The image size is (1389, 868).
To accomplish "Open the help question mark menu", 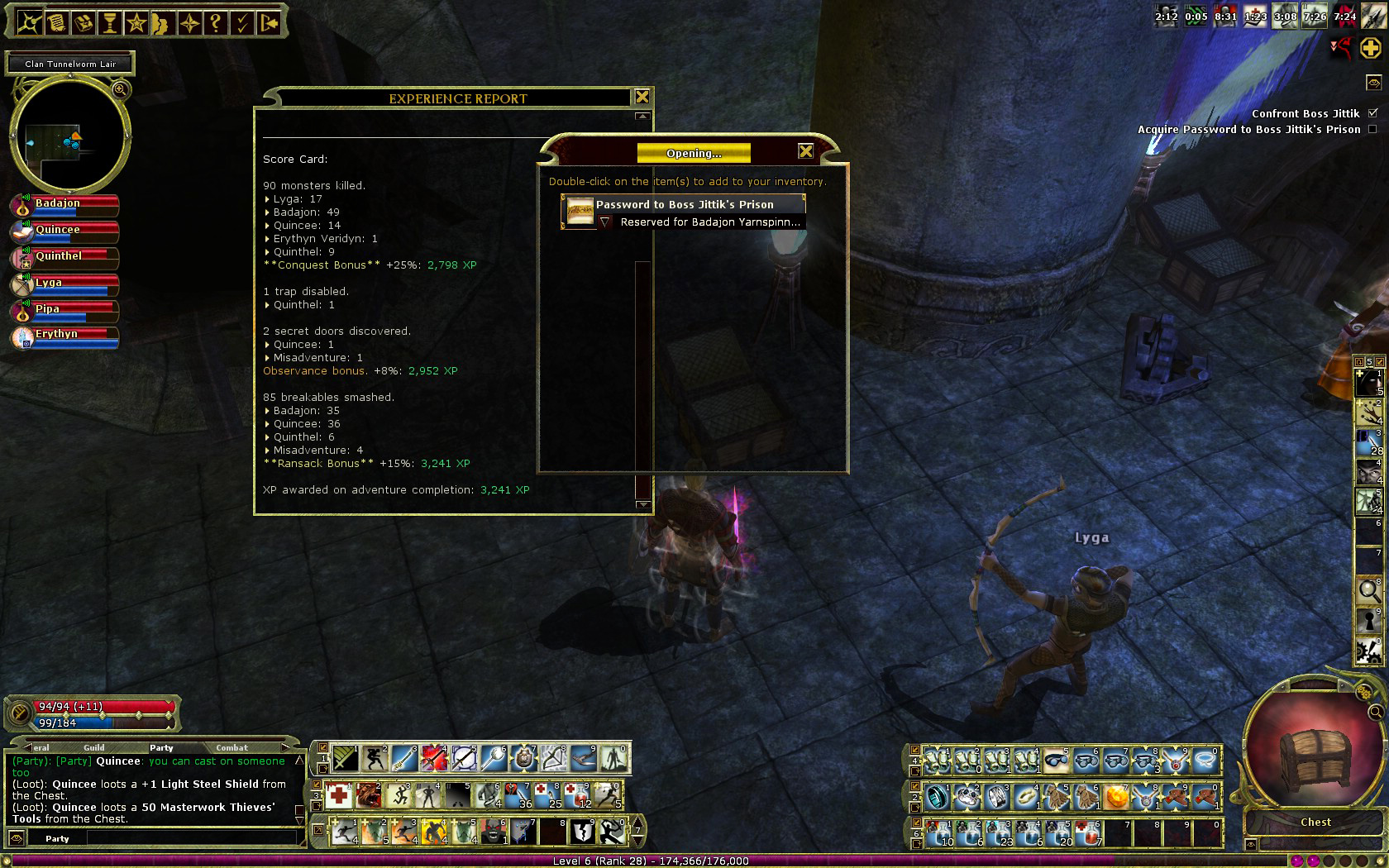I will (216, 22).
